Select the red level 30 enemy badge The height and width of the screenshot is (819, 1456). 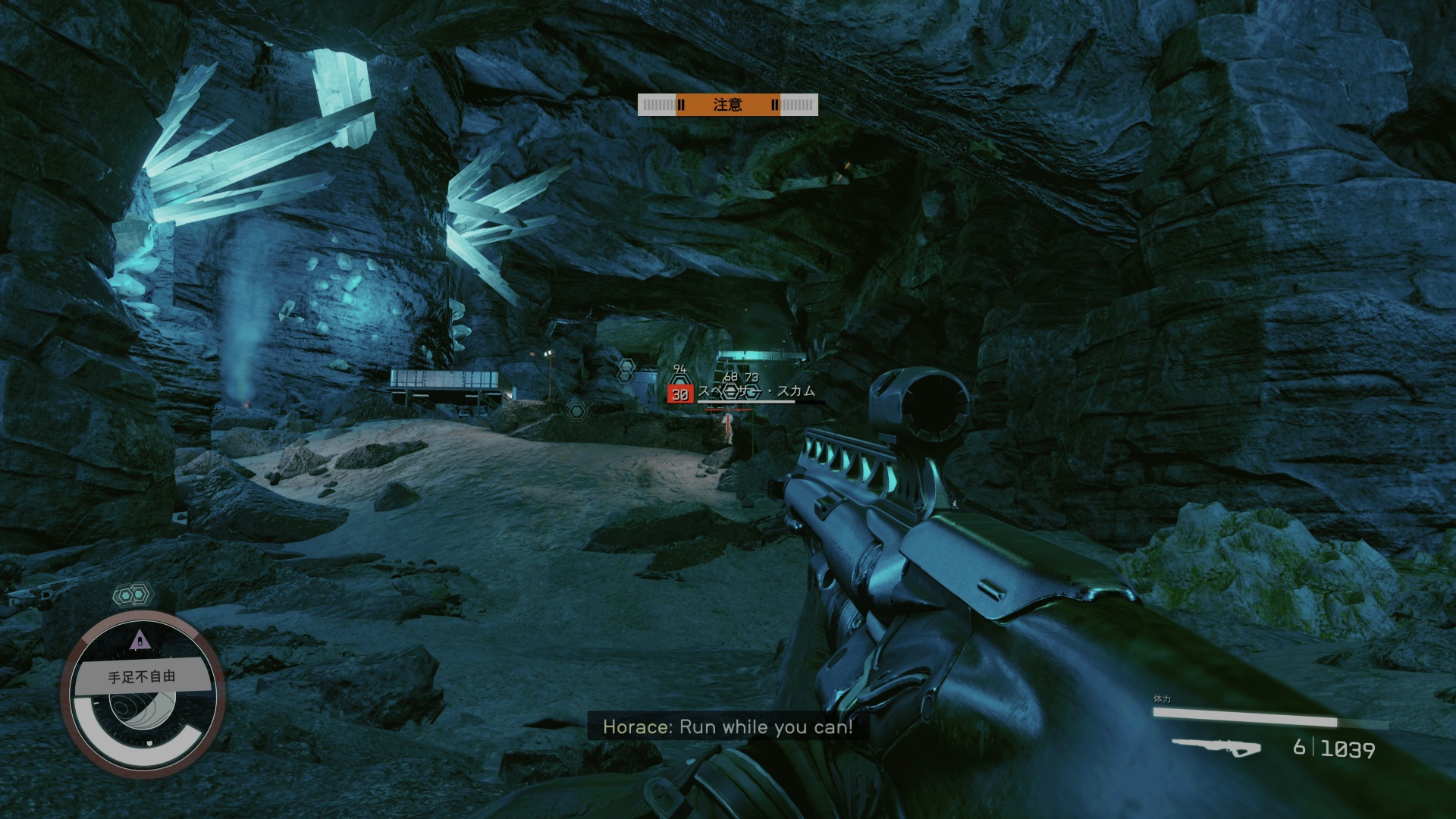click(679, 394)
